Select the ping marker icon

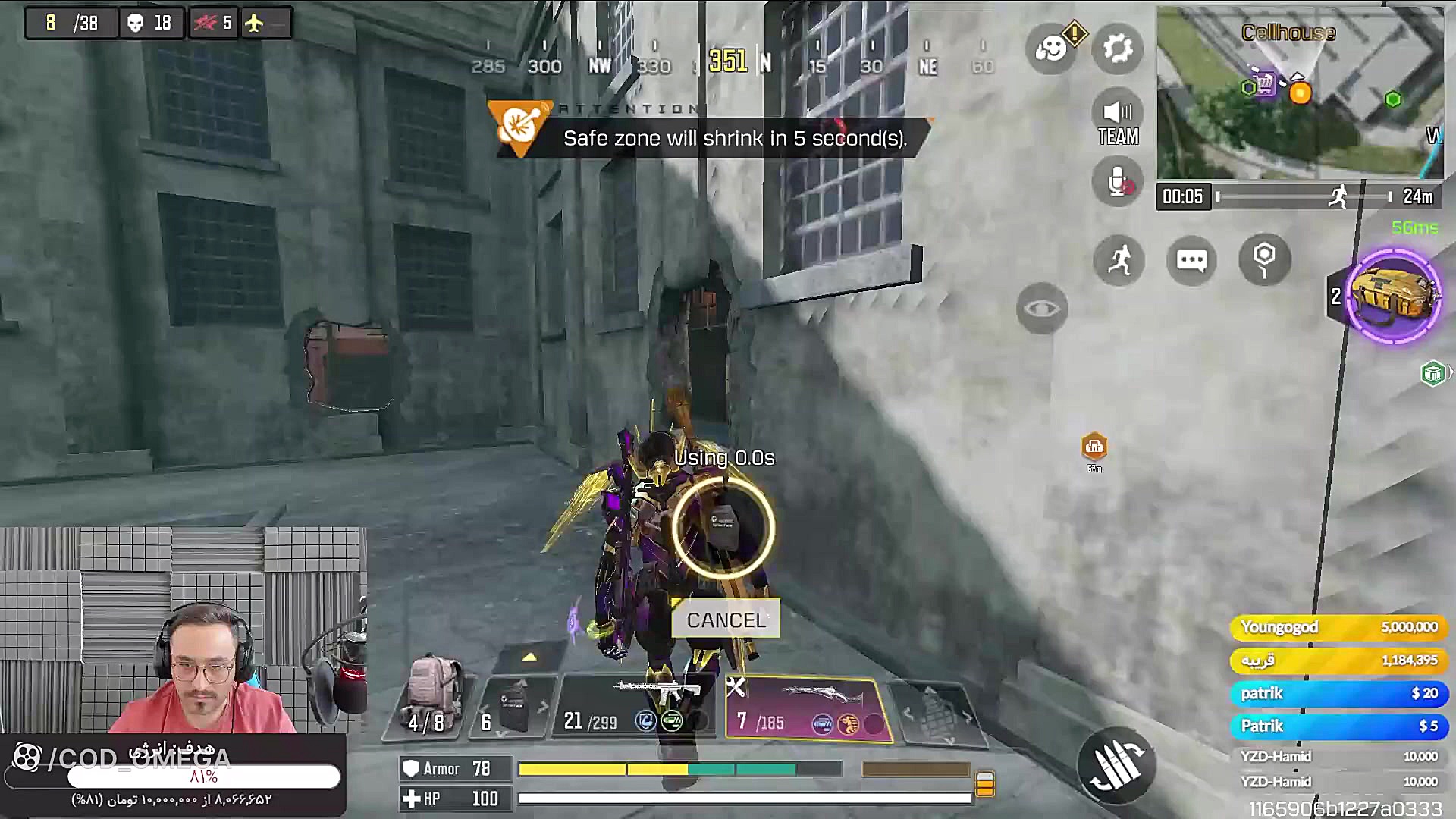[x=1263, y=260]
